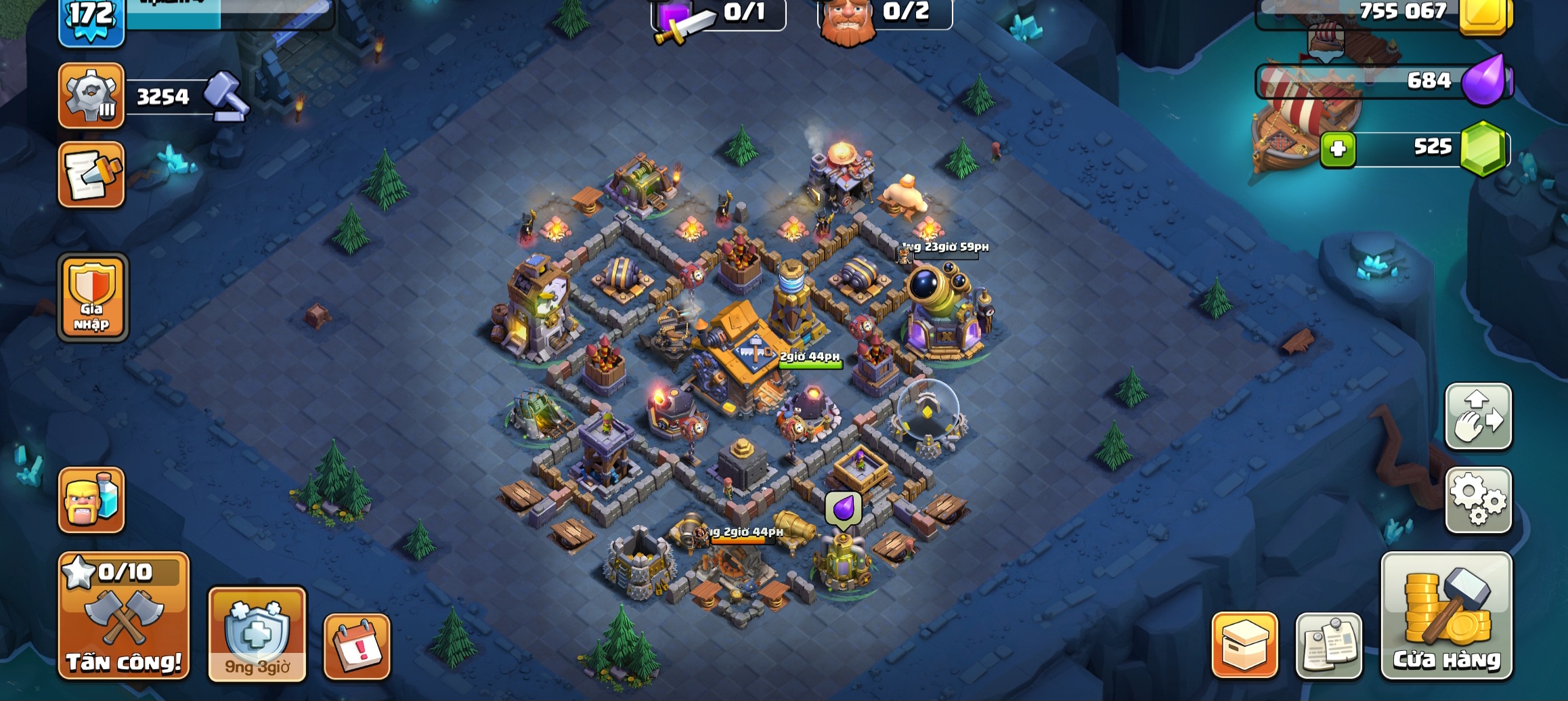This screenshot has height=701, width=1568.
Task: Open the Cửa Hàng shop
Action: (1446, 615)
